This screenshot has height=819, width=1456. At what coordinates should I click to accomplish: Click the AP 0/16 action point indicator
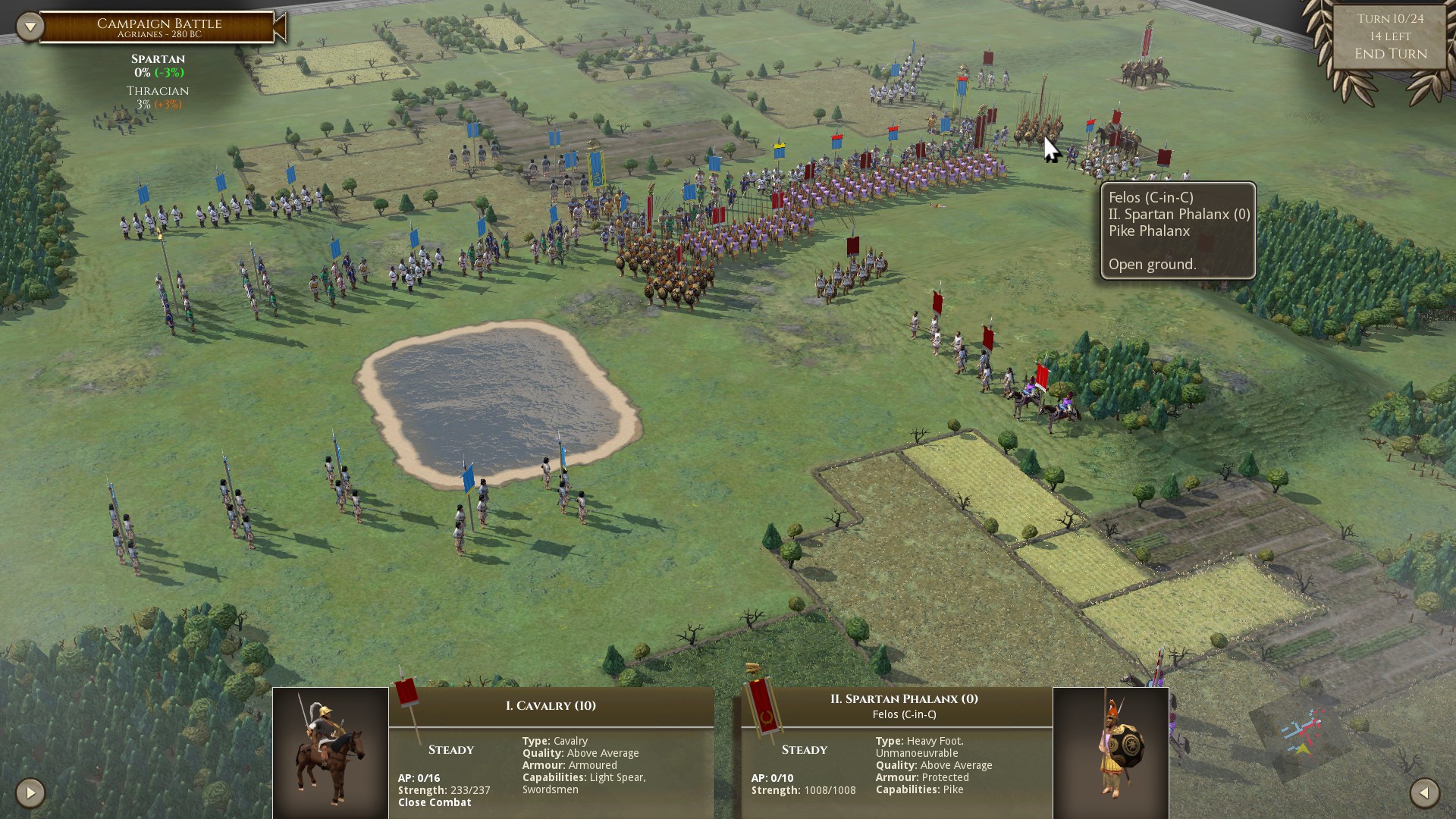[418, 777]
